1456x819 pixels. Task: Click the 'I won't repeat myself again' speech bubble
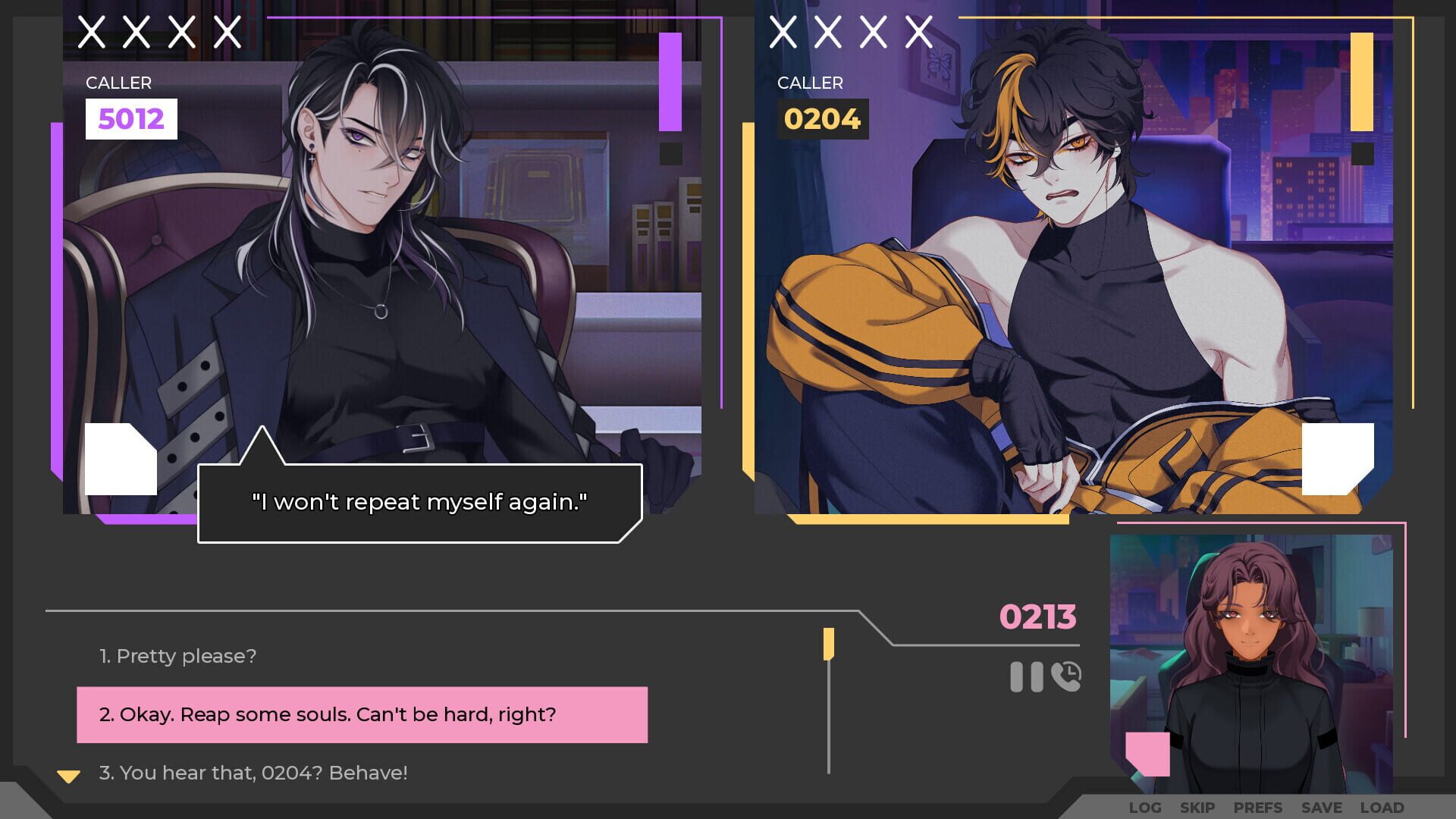click(x=420, y=501)
